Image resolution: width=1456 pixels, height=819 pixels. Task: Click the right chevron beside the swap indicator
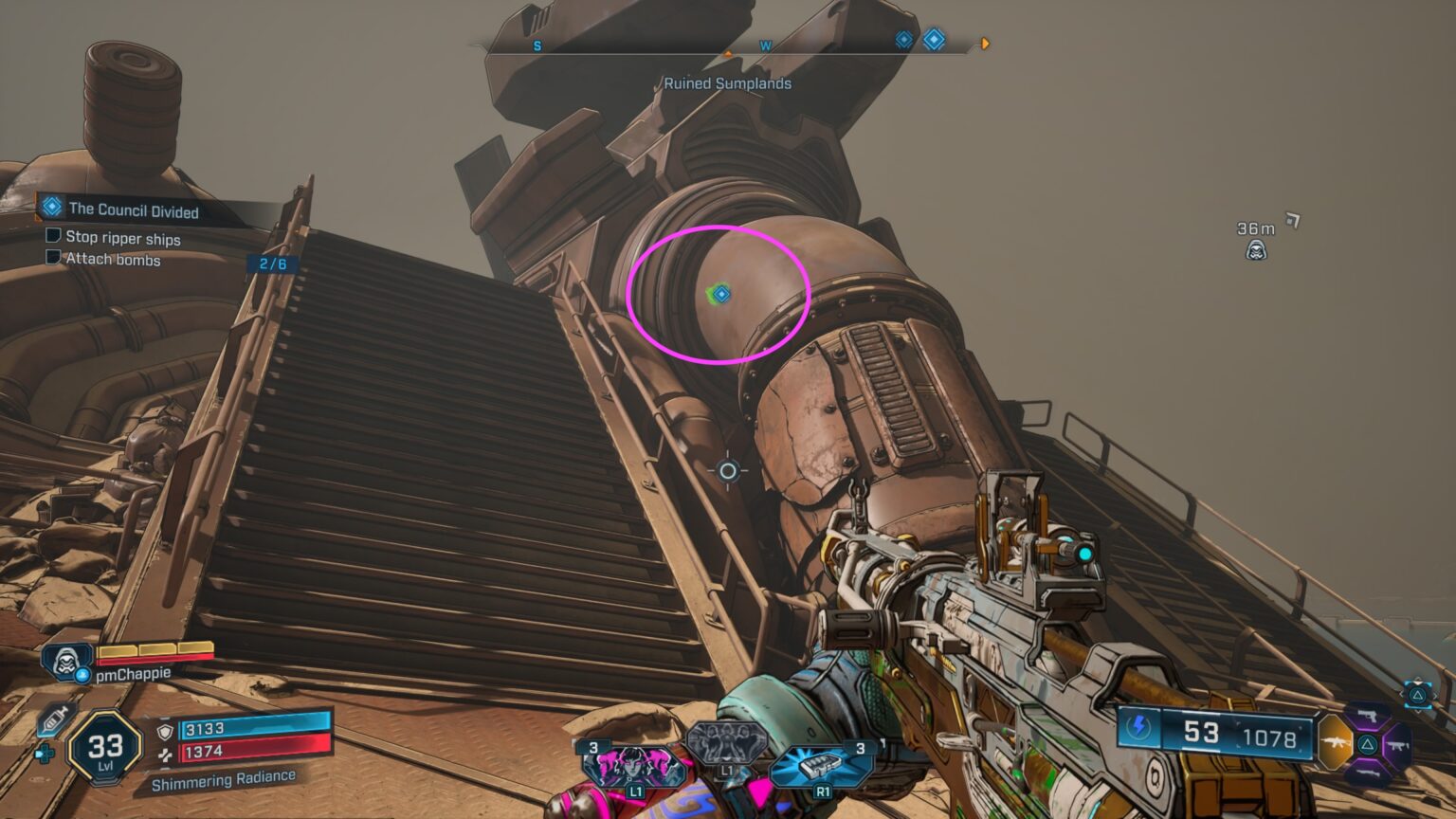pyautogui.click(x=1436, y=695)
